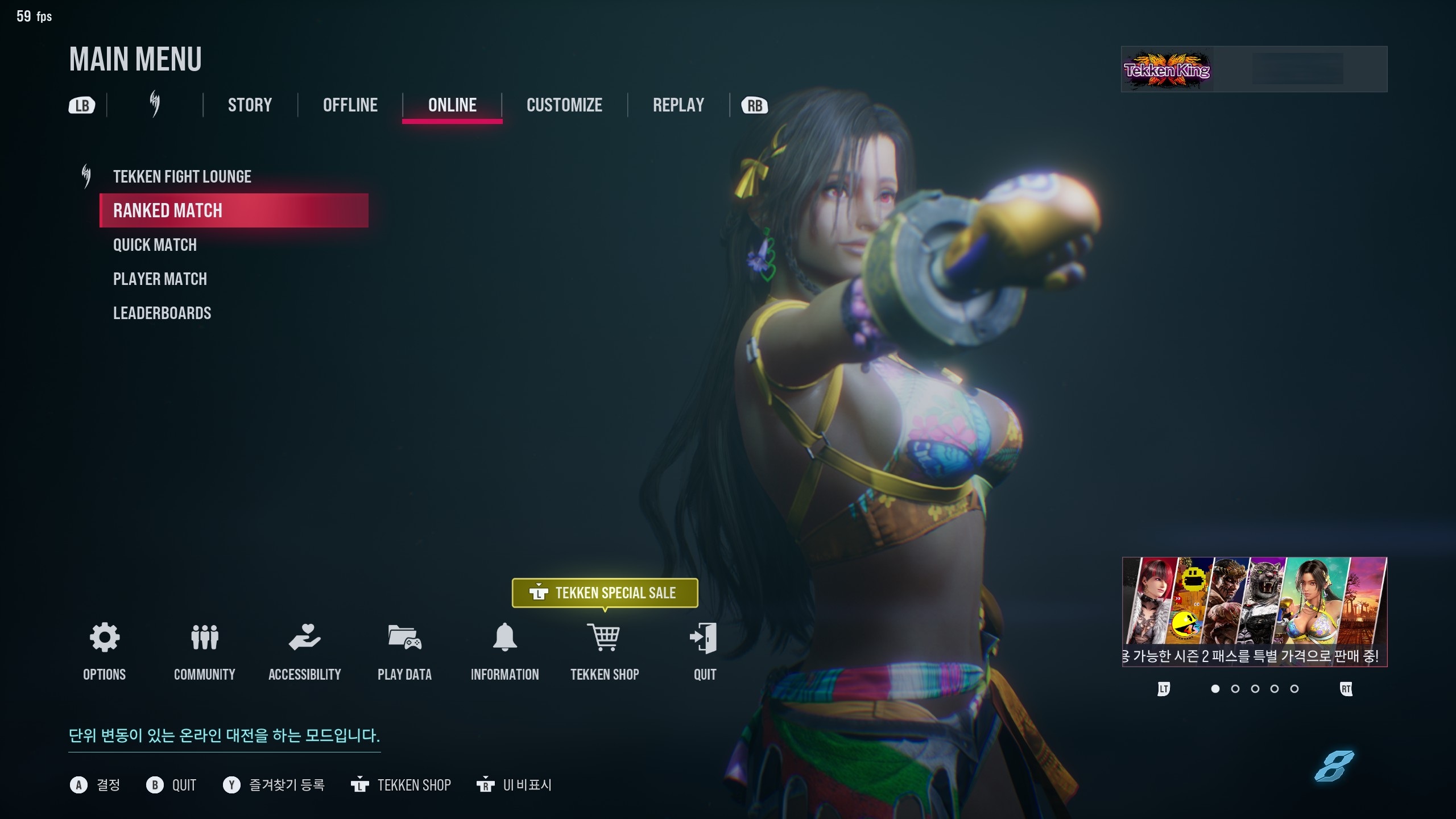This screenshot has height=819, width=1456.
Task: Go to the Customize tab
Action: pos(564,105)
